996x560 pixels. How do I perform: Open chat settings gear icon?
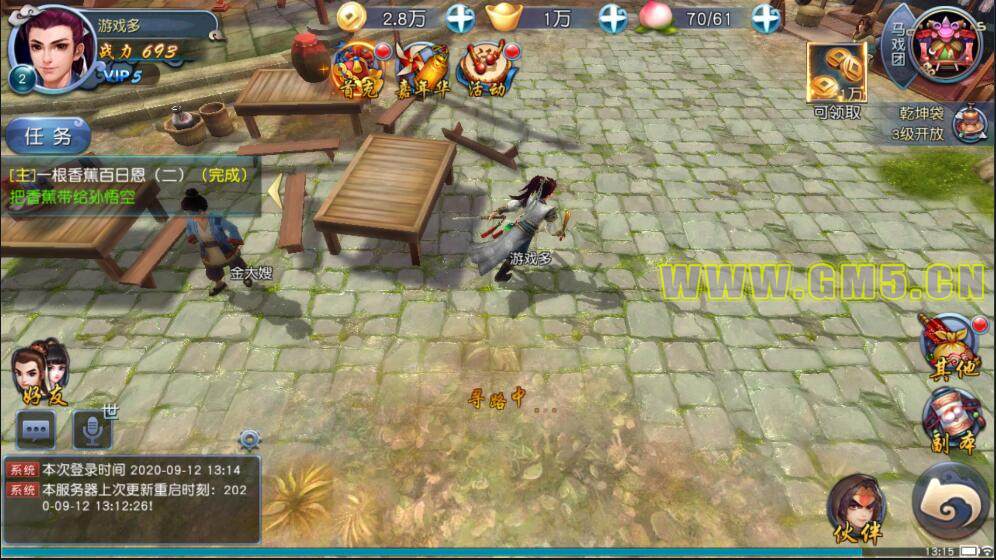tap(249, 439)
